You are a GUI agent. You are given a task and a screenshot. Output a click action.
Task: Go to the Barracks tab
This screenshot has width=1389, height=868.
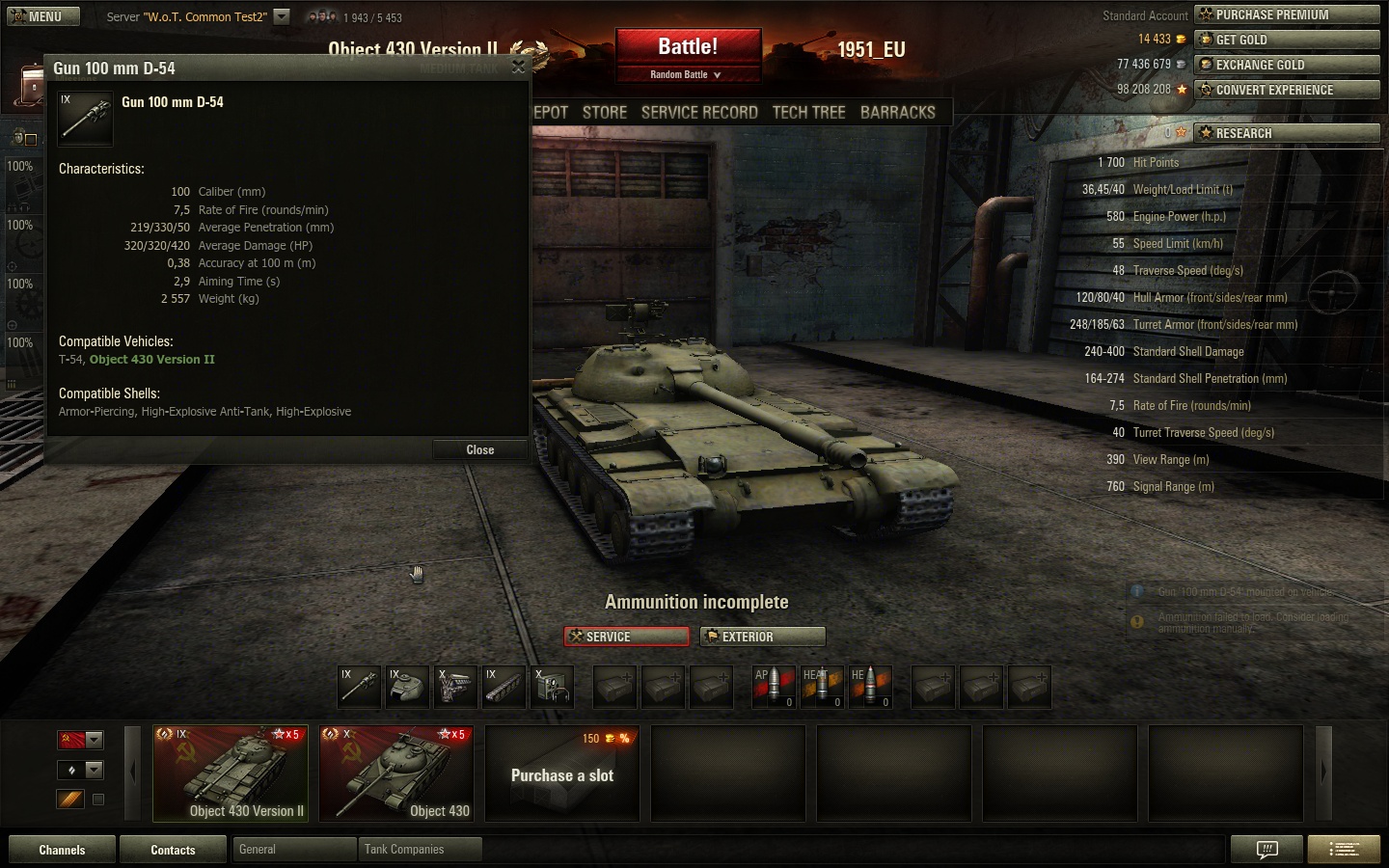pyautogui.click(x=897, y=112)
